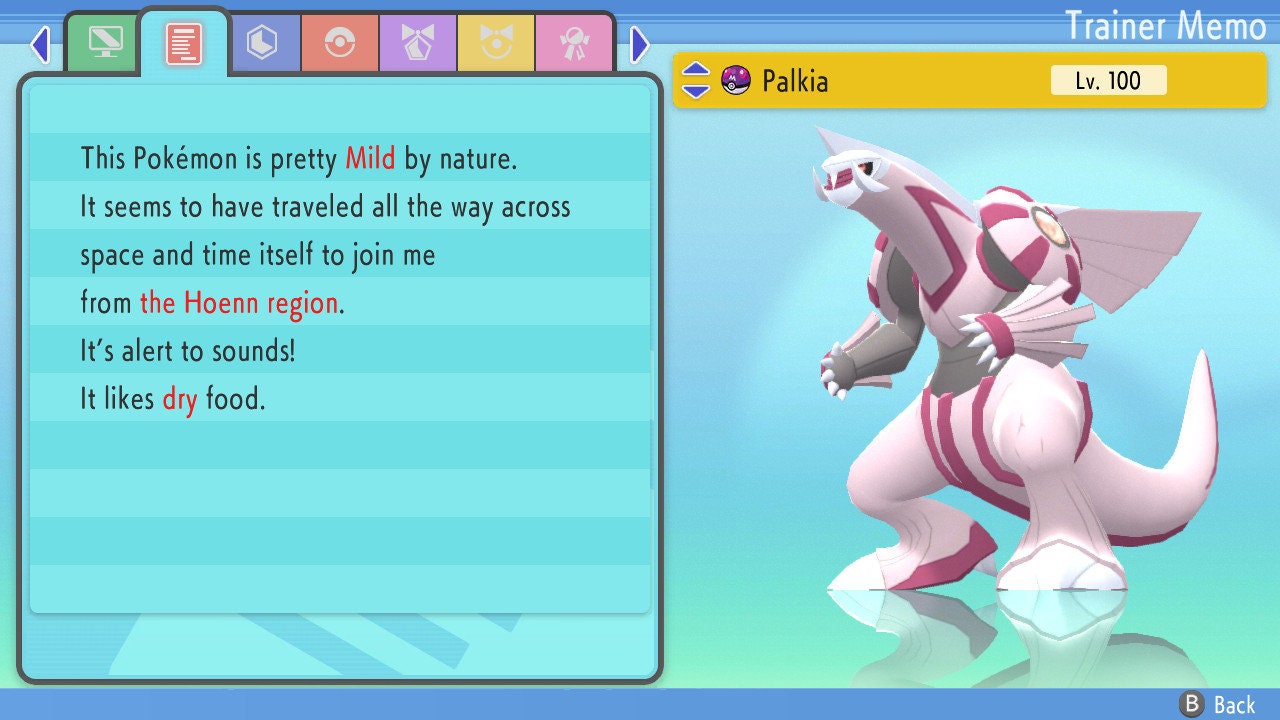Click the left arrow beside the tabs
The height and width of the screenshot is (720, 1280).
pos(40,44)
